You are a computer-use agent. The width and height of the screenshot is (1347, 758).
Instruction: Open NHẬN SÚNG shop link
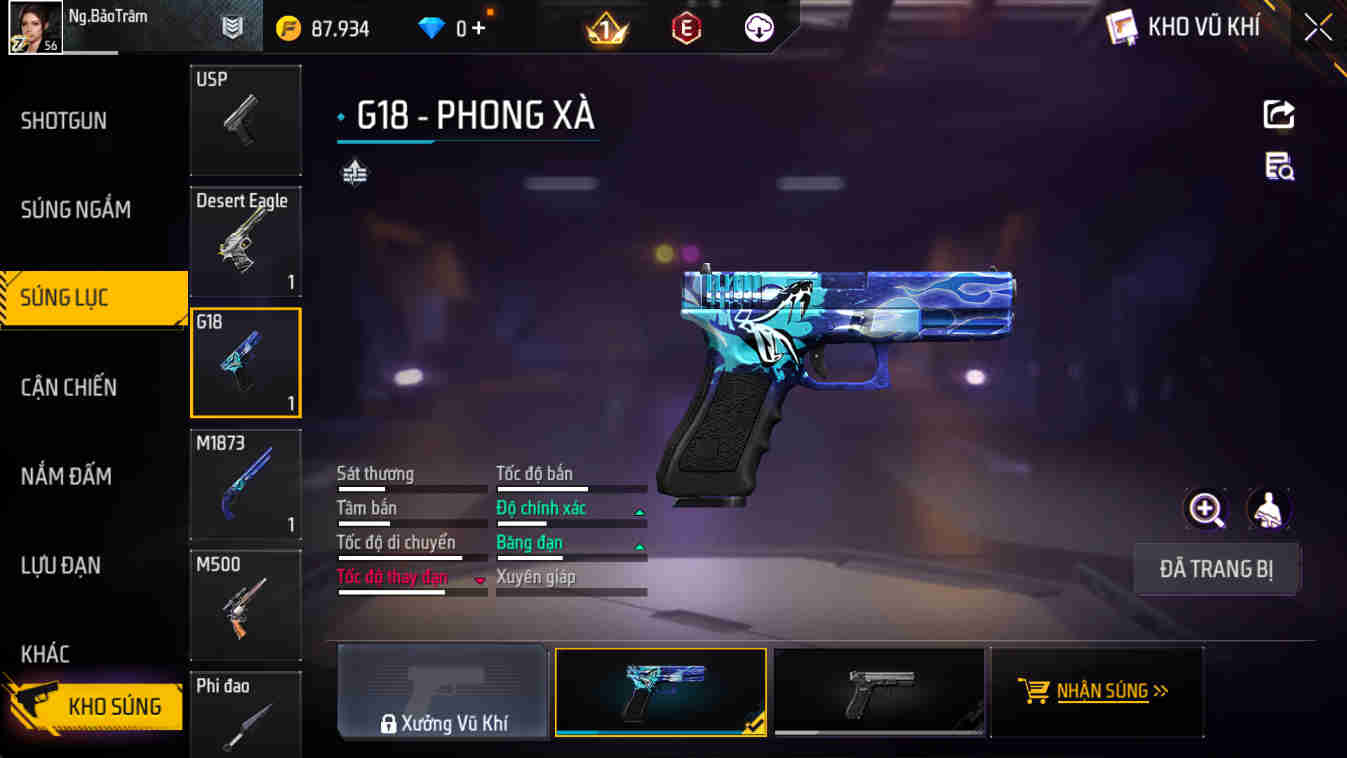pyautogui.click(x=1097, y=690)
